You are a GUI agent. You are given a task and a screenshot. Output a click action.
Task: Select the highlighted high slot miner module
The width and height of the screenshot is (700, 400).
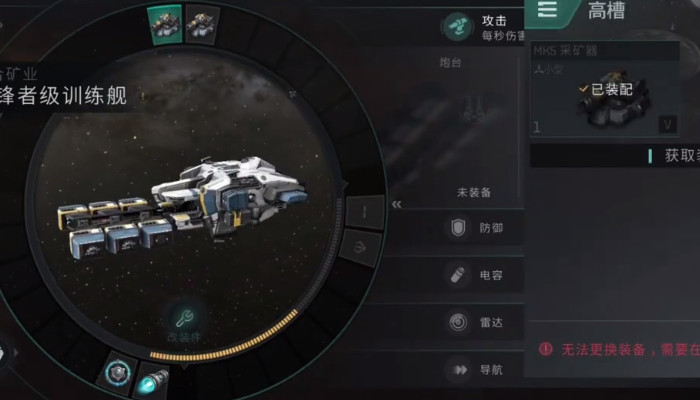(165, 22)
